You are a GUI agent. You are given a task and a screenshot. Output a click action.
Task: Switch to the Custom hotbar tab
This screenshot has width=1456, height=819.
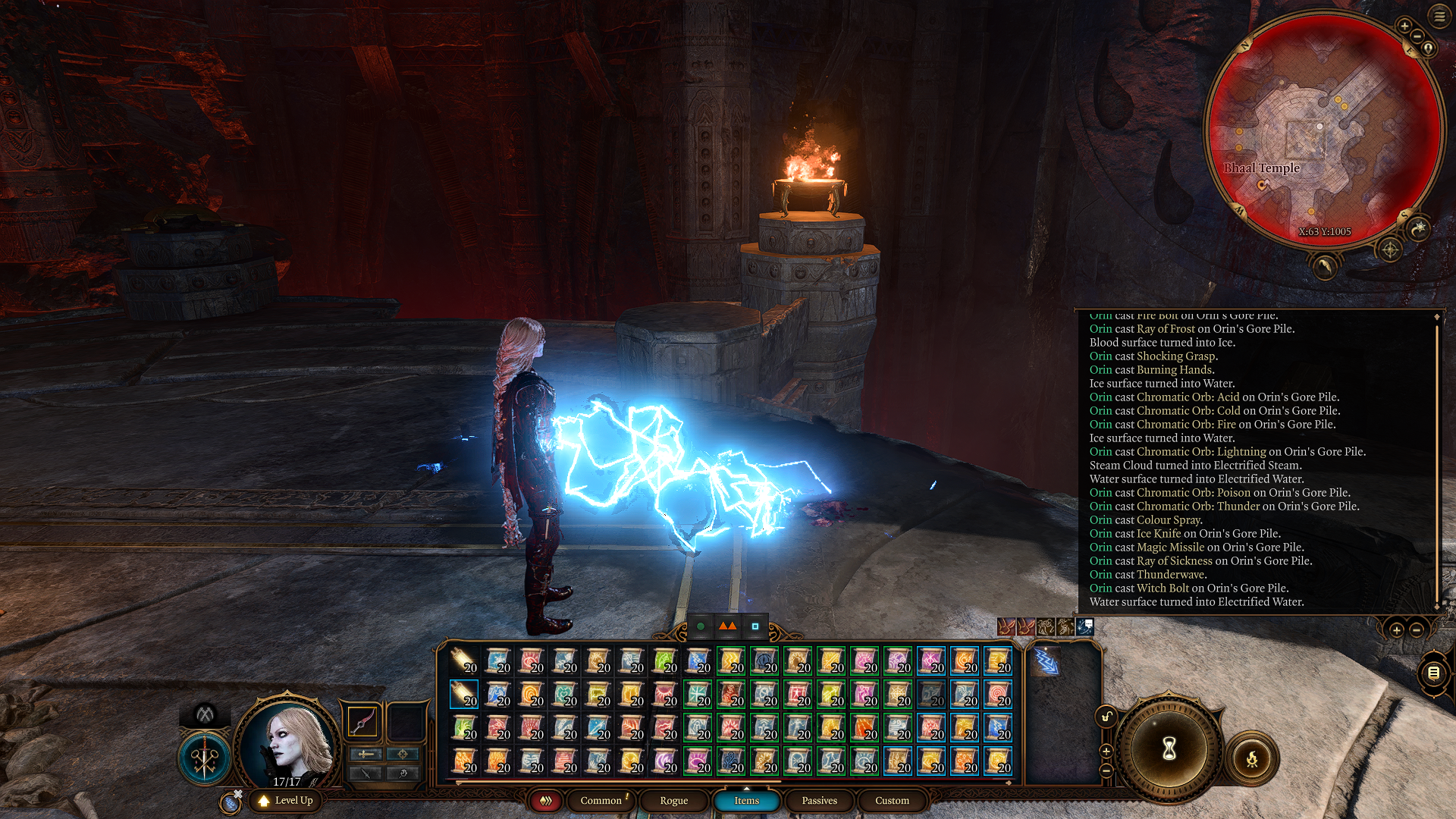(892, 801)
